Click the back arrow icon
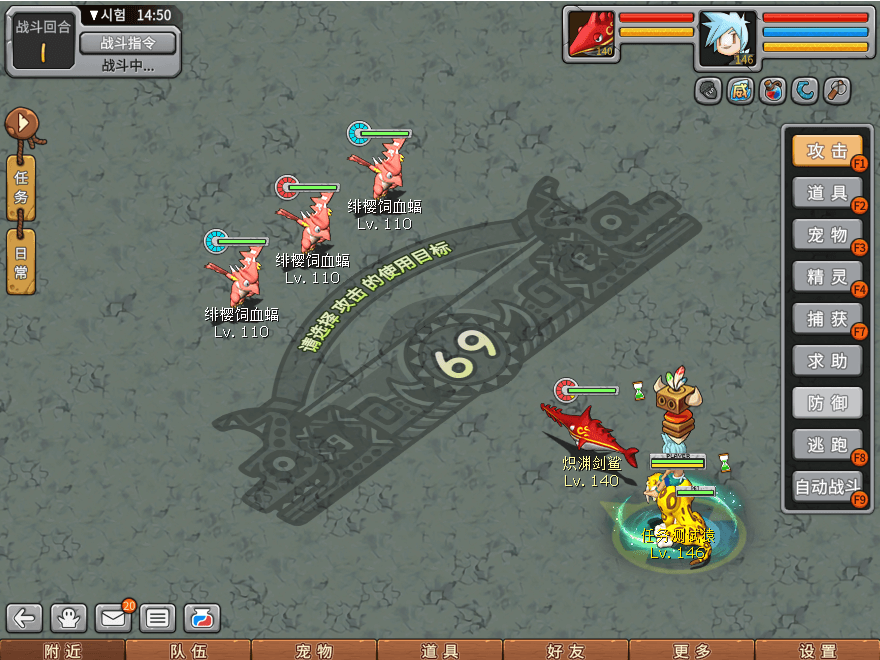This screenshot has height=660, width=880. click(x=25, y=618)
